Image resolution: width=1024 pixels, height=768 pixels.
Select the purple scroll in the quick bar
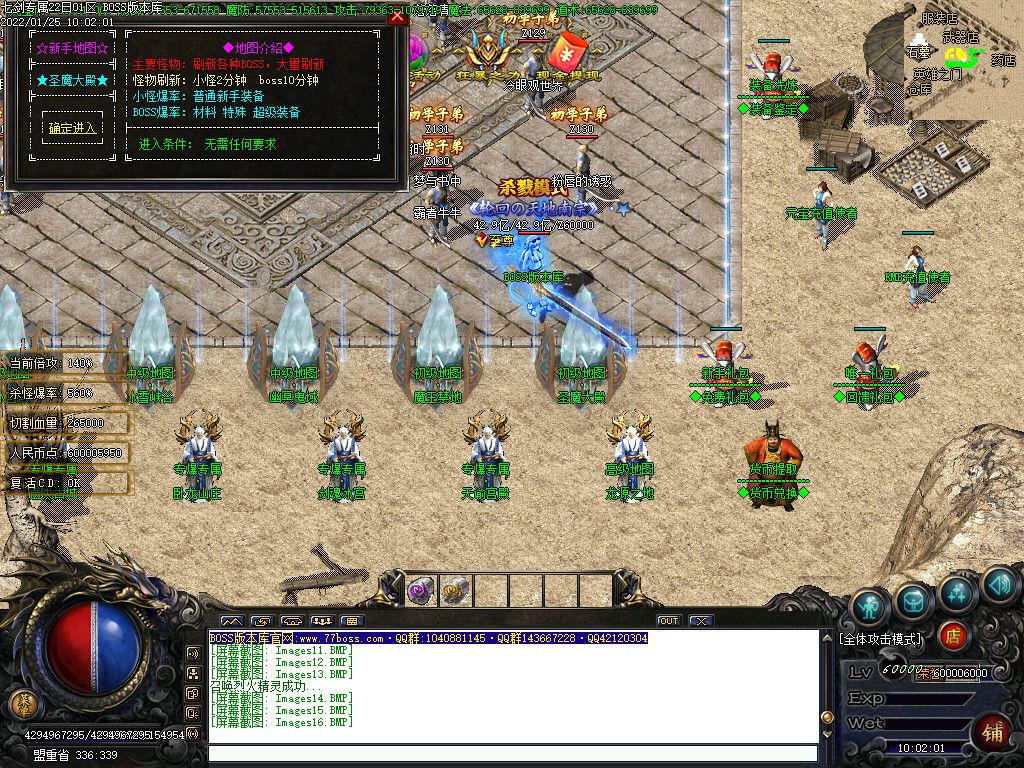coord(421,591)
